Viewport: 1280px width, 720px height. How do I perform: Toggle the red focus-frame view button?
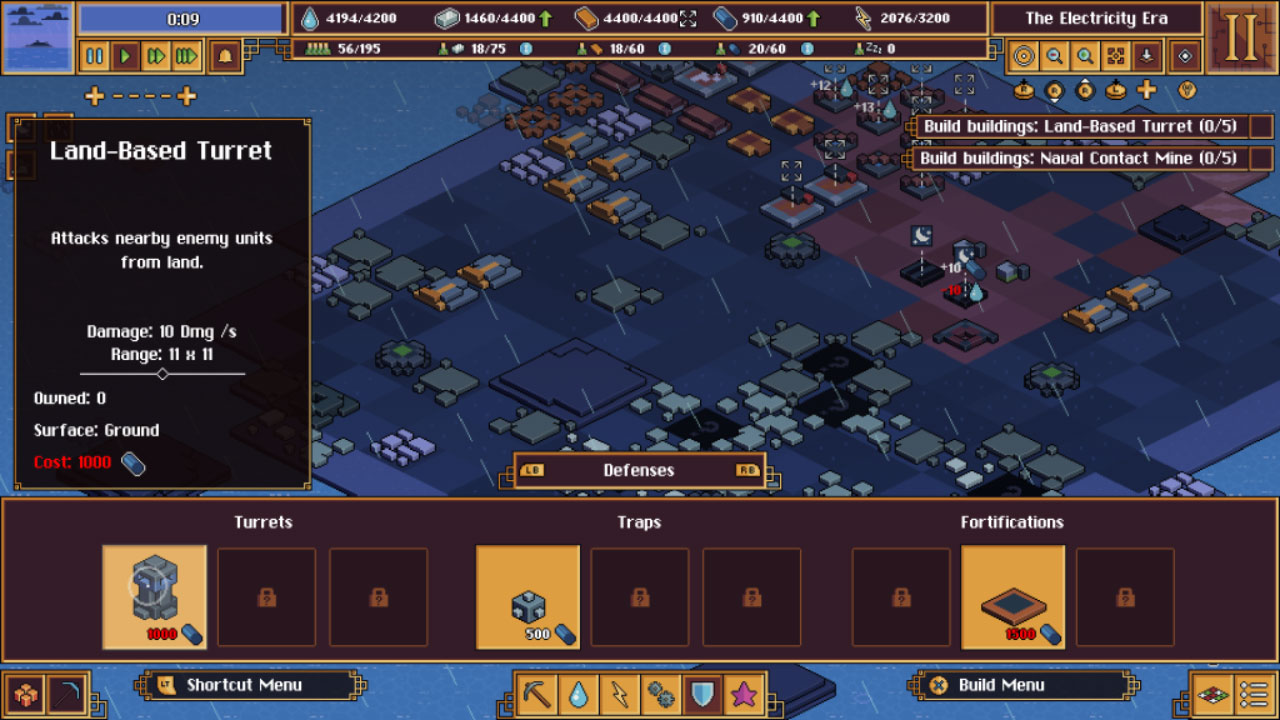[1116, 56]
